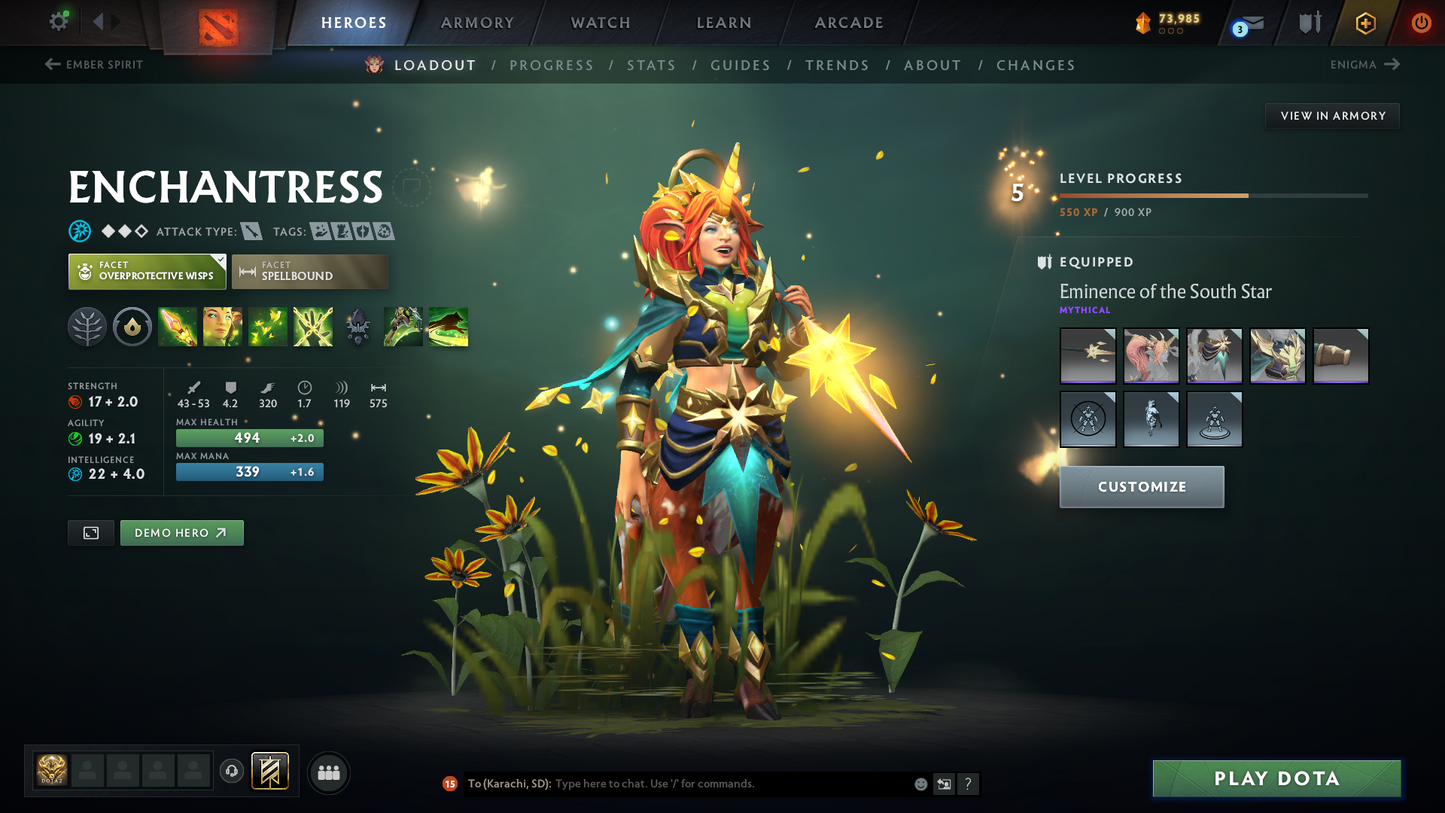Switch to the Spellbound facet

[x=310, y=271]
